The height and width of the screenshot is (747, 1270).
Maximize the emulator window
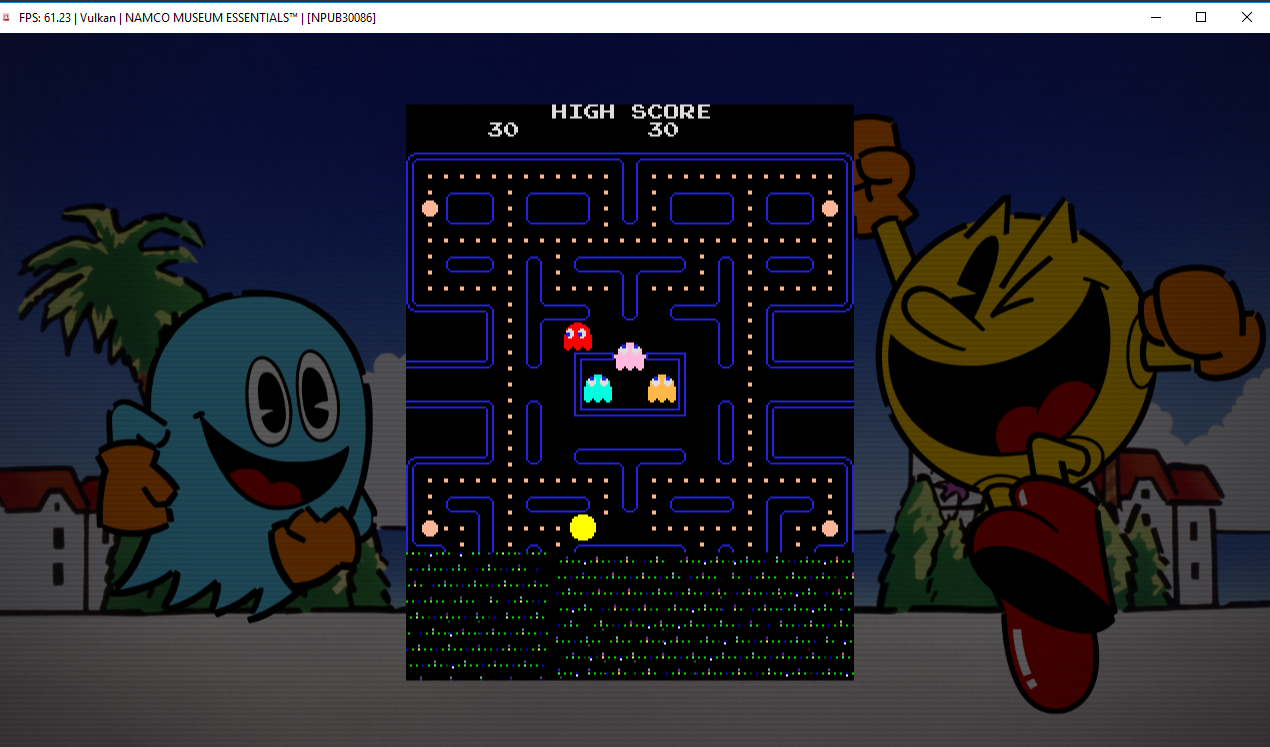click(x=1201, y=17)
